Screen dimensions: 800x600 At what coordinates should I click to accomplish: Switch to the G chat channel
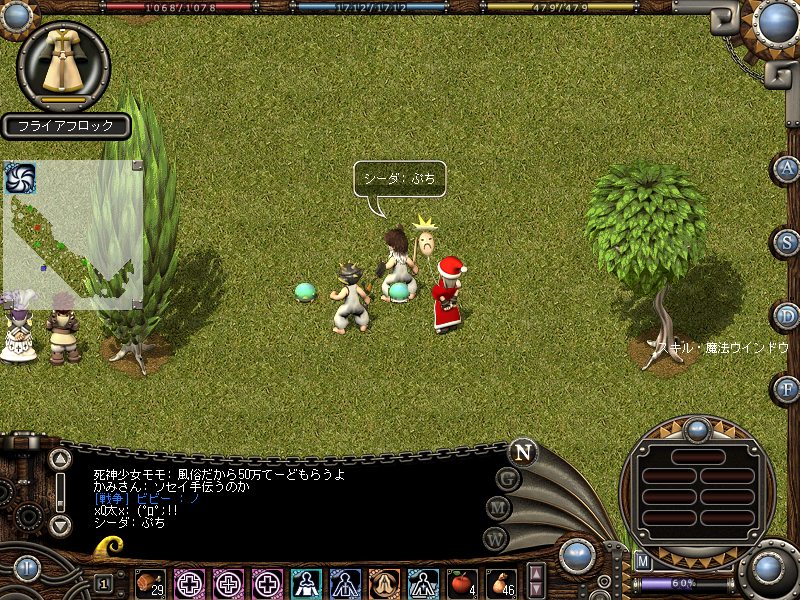point(508,478)
